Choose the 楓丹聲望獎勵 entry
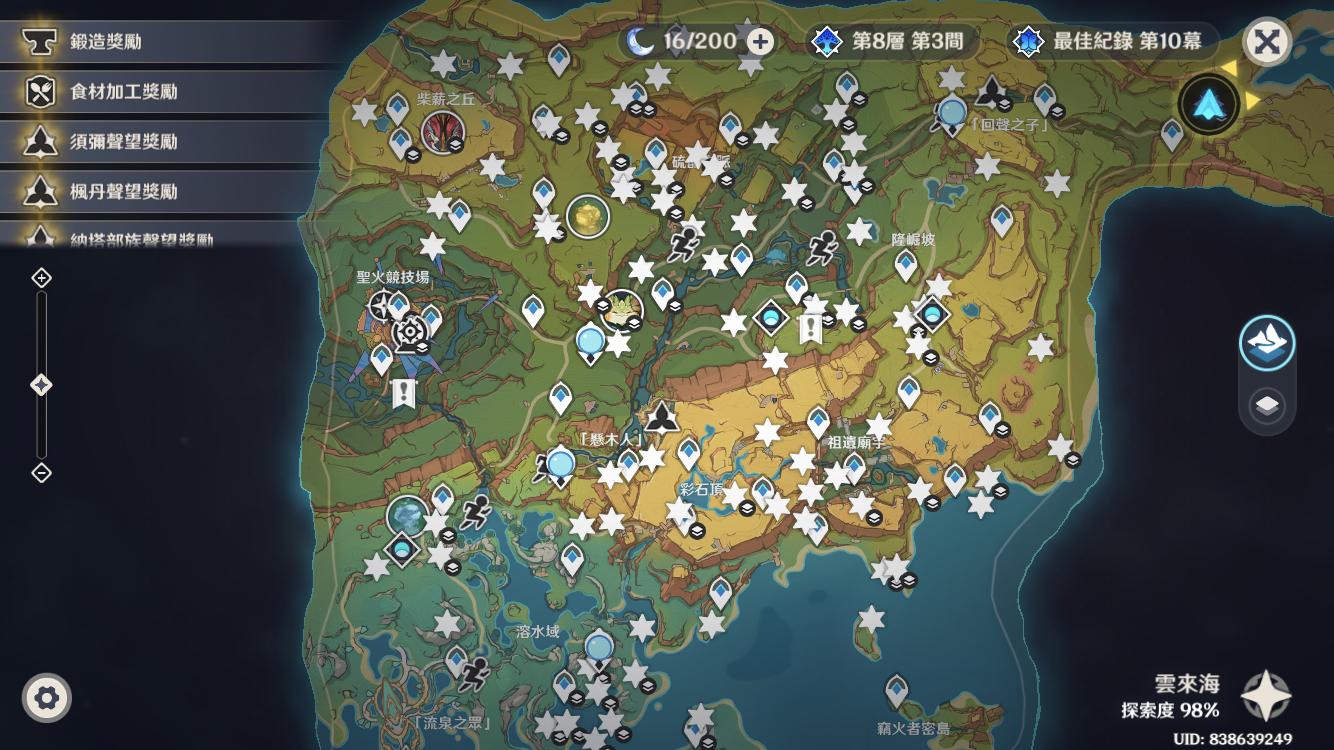1334x750 pixels. pos(123,191)
